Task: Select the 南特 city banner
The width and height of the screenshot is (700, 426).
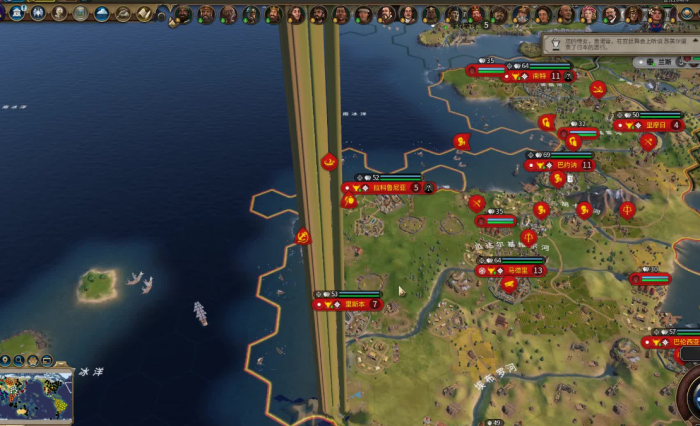Action: coord(540,76)
